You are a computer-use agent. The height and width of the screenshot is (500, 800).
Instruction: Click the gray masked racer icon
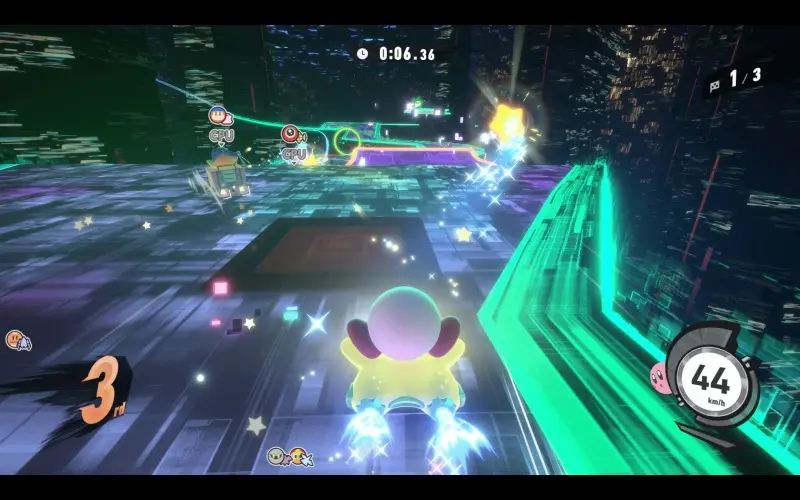276,456
